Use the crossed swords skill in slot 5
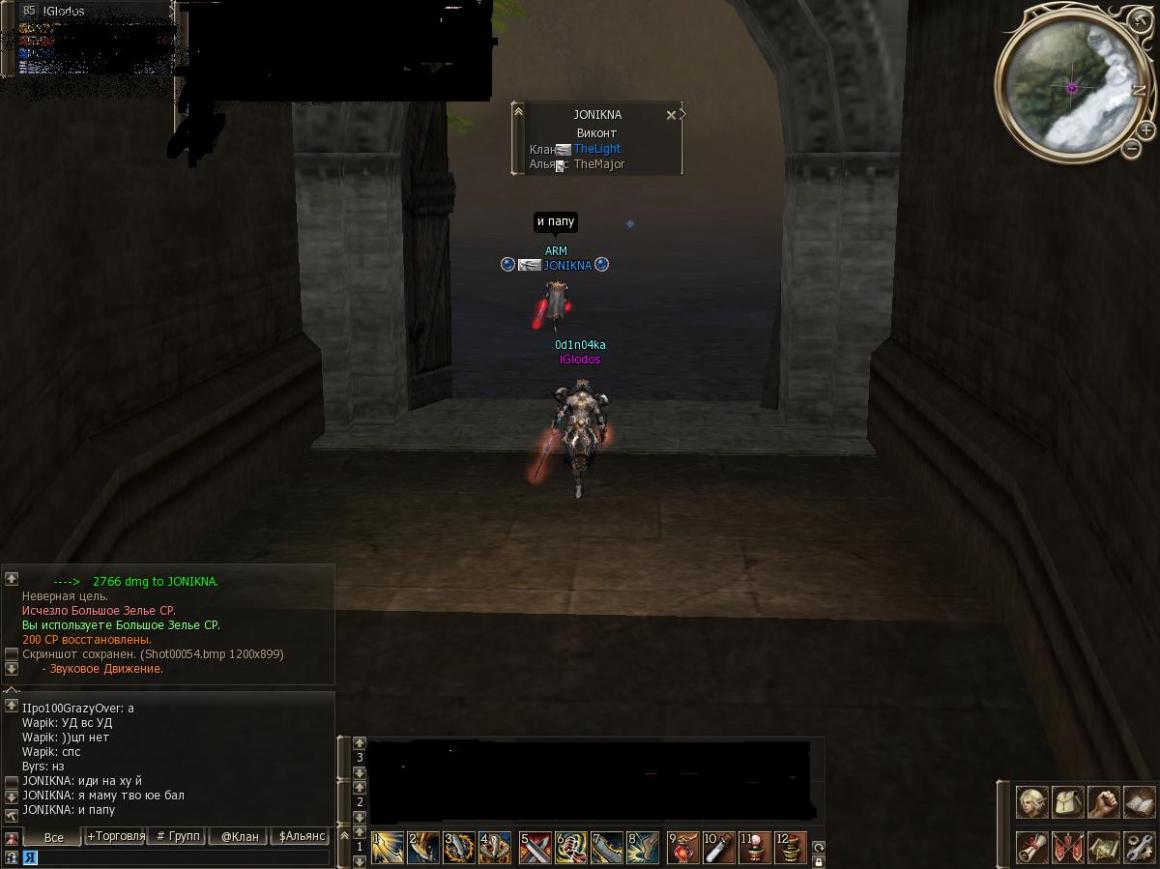The image size is (1160, 869). coord(535,848)
